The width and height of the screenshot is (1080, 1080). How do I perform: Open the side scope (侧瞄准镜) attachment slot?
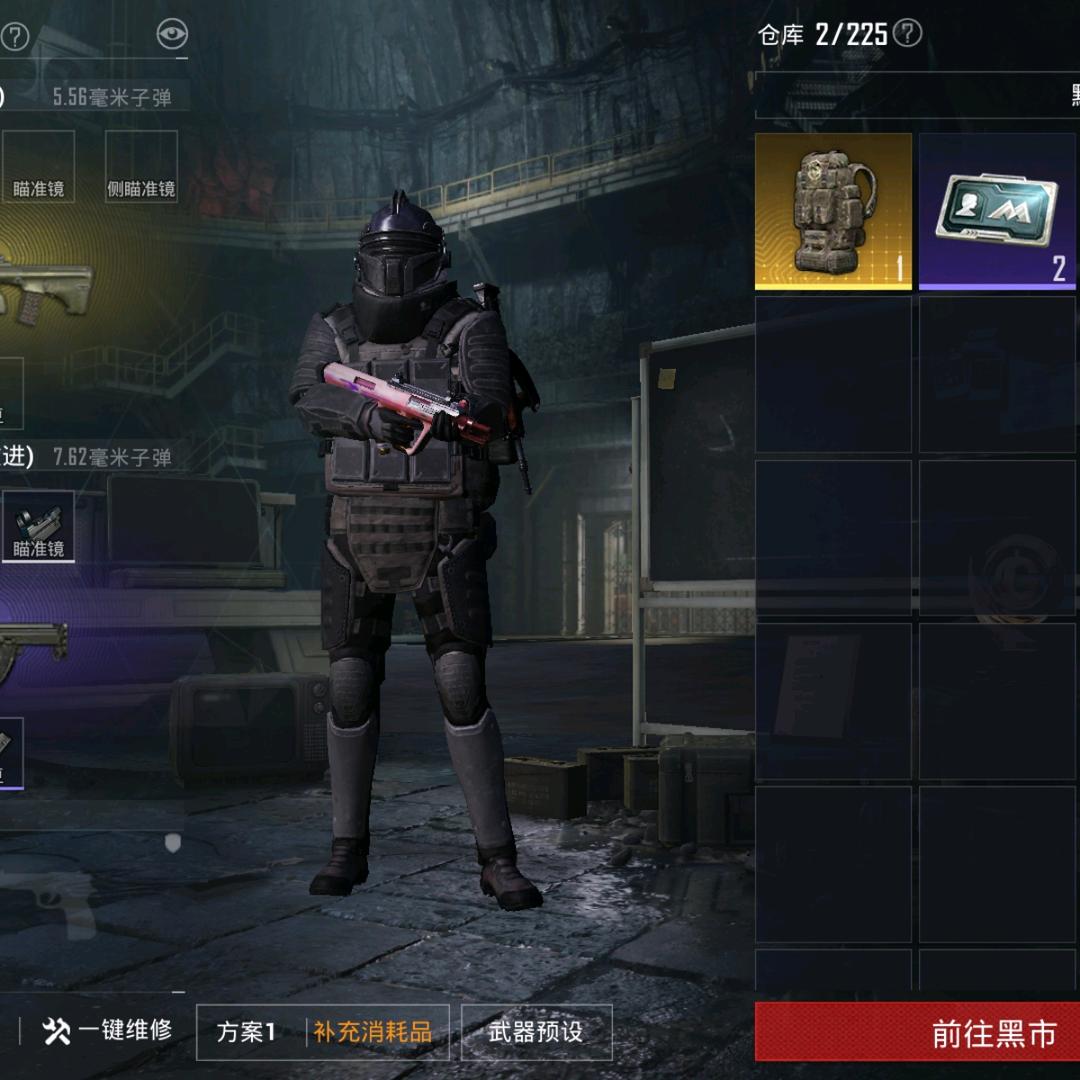[141, 166]
